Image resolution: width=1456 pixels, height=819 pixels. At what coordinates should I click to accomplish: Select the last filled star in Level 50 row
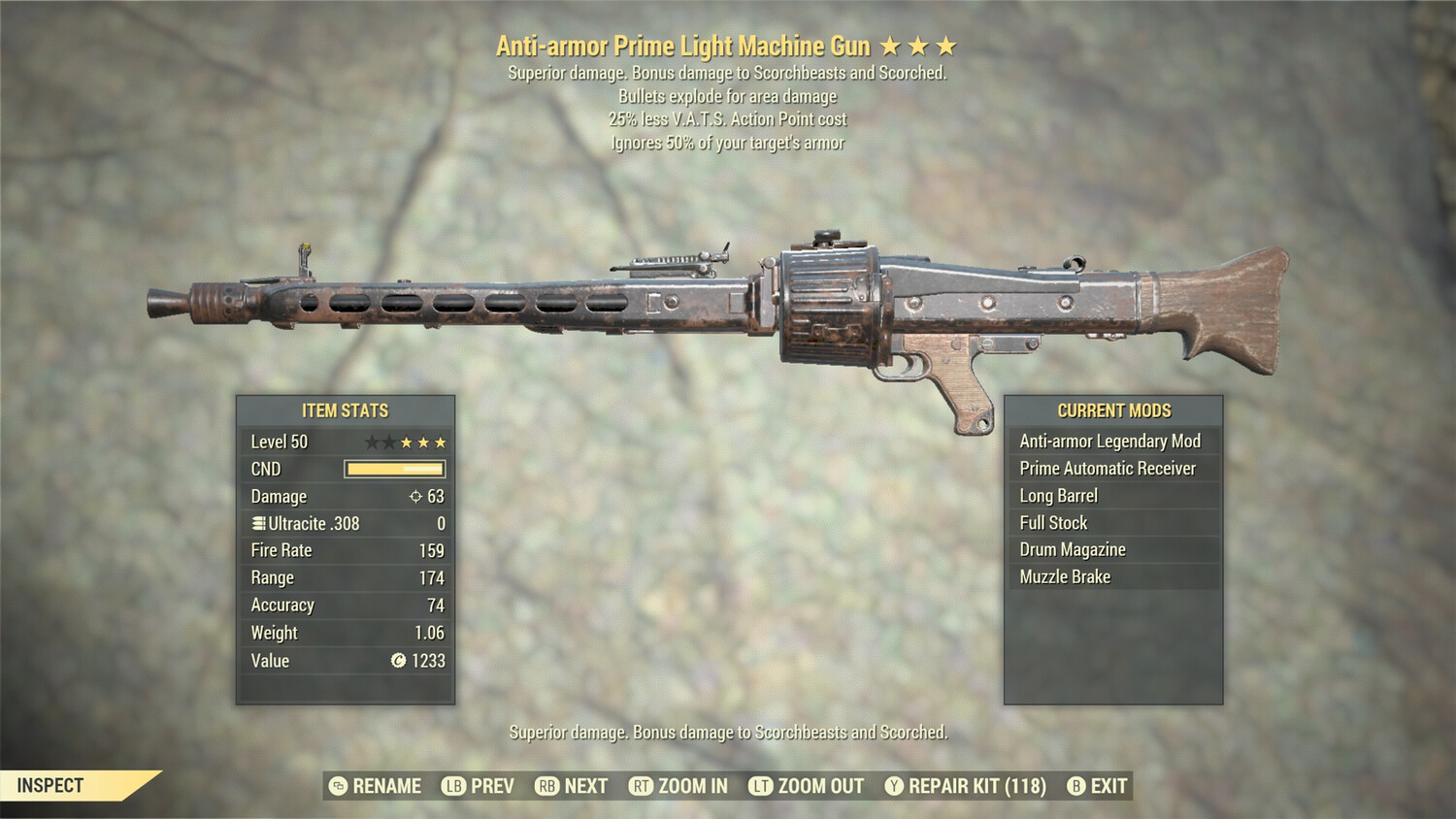click(x=442, y=441)
